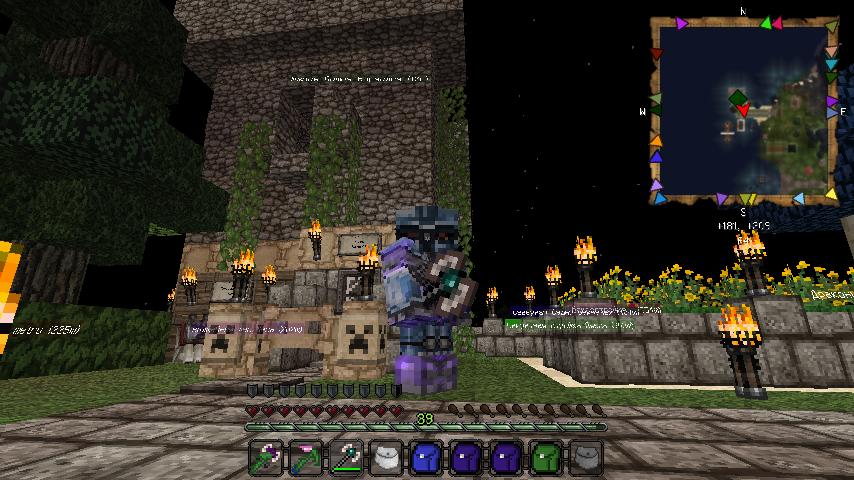The height and width of the screenshot is (480, 854).
Task: Click the minimap
Action: (x=743, y=107)
